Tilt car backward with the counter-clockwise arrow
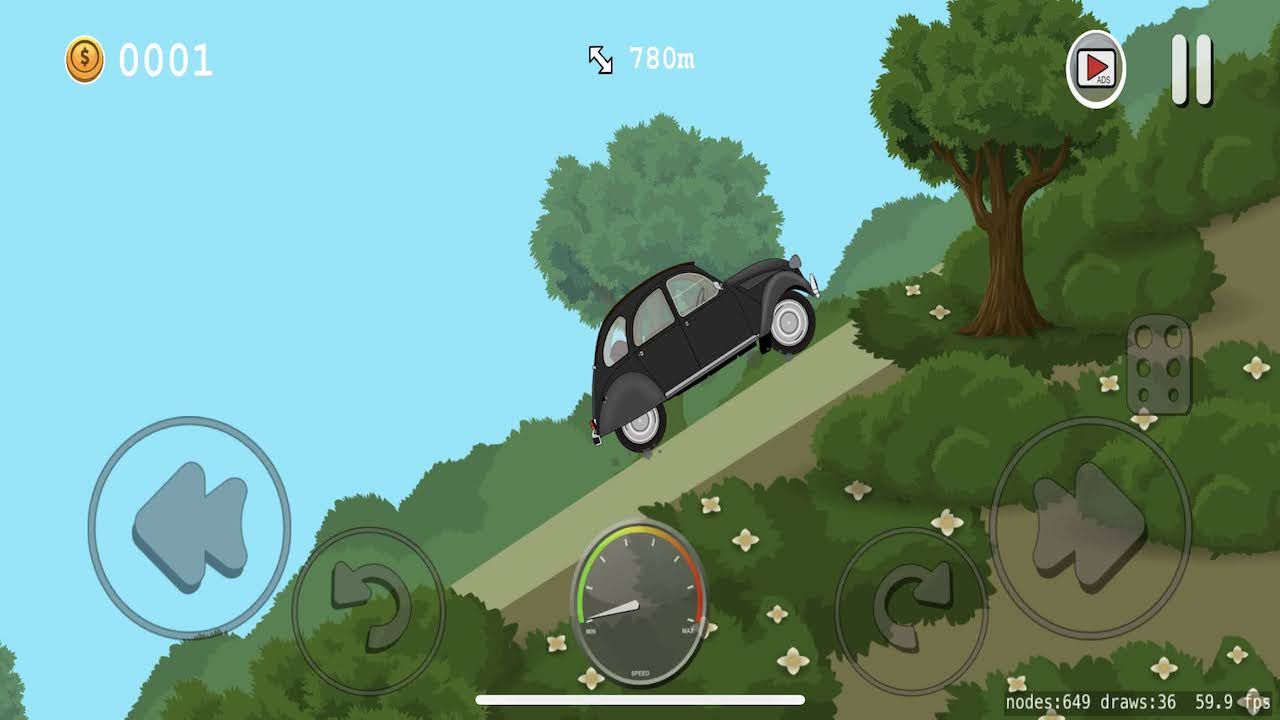This screenshot has width=1280, height=720. (368, 610)
